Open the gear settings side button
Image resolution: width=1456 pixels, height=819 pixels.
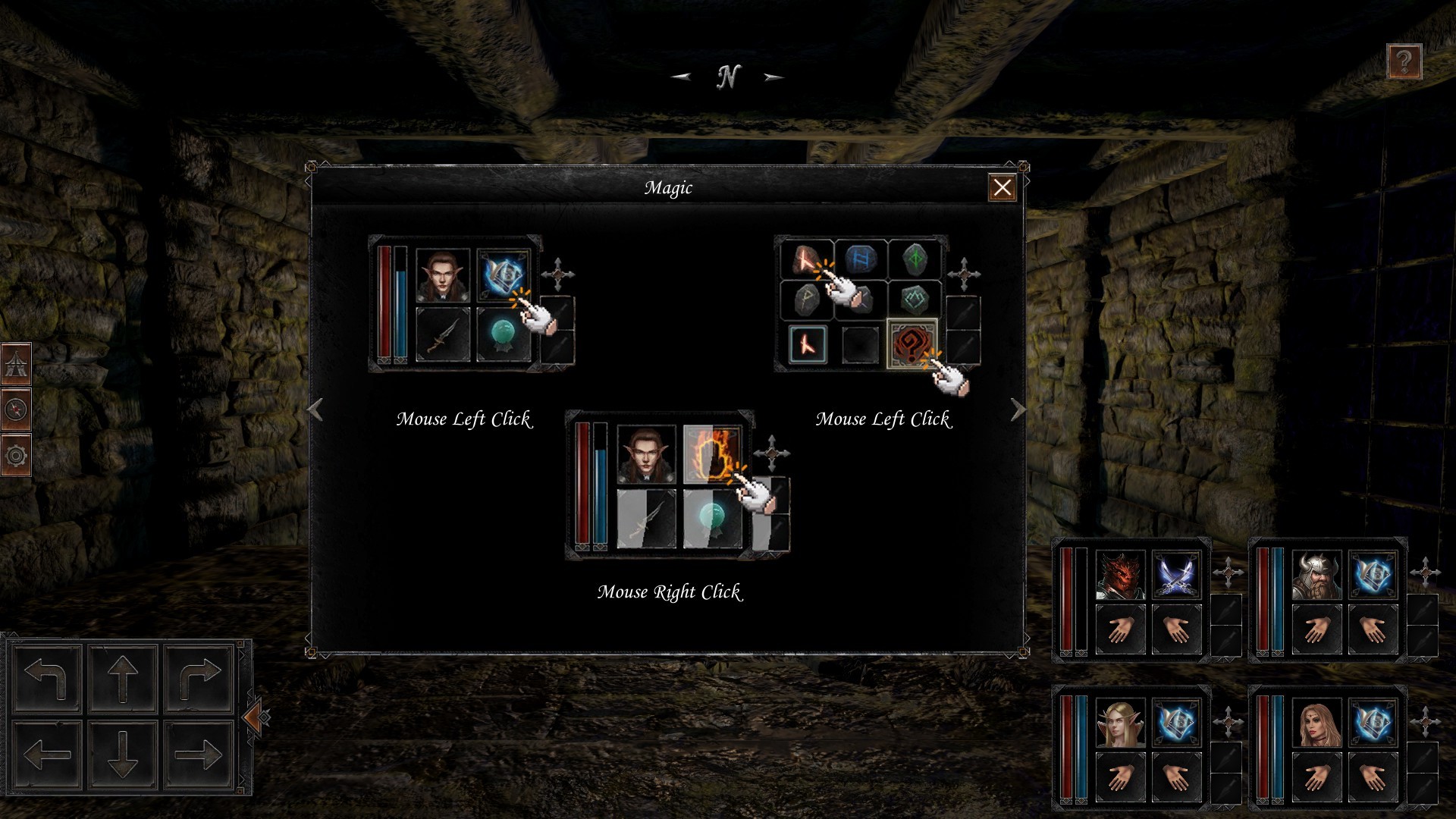pos(16,456)
